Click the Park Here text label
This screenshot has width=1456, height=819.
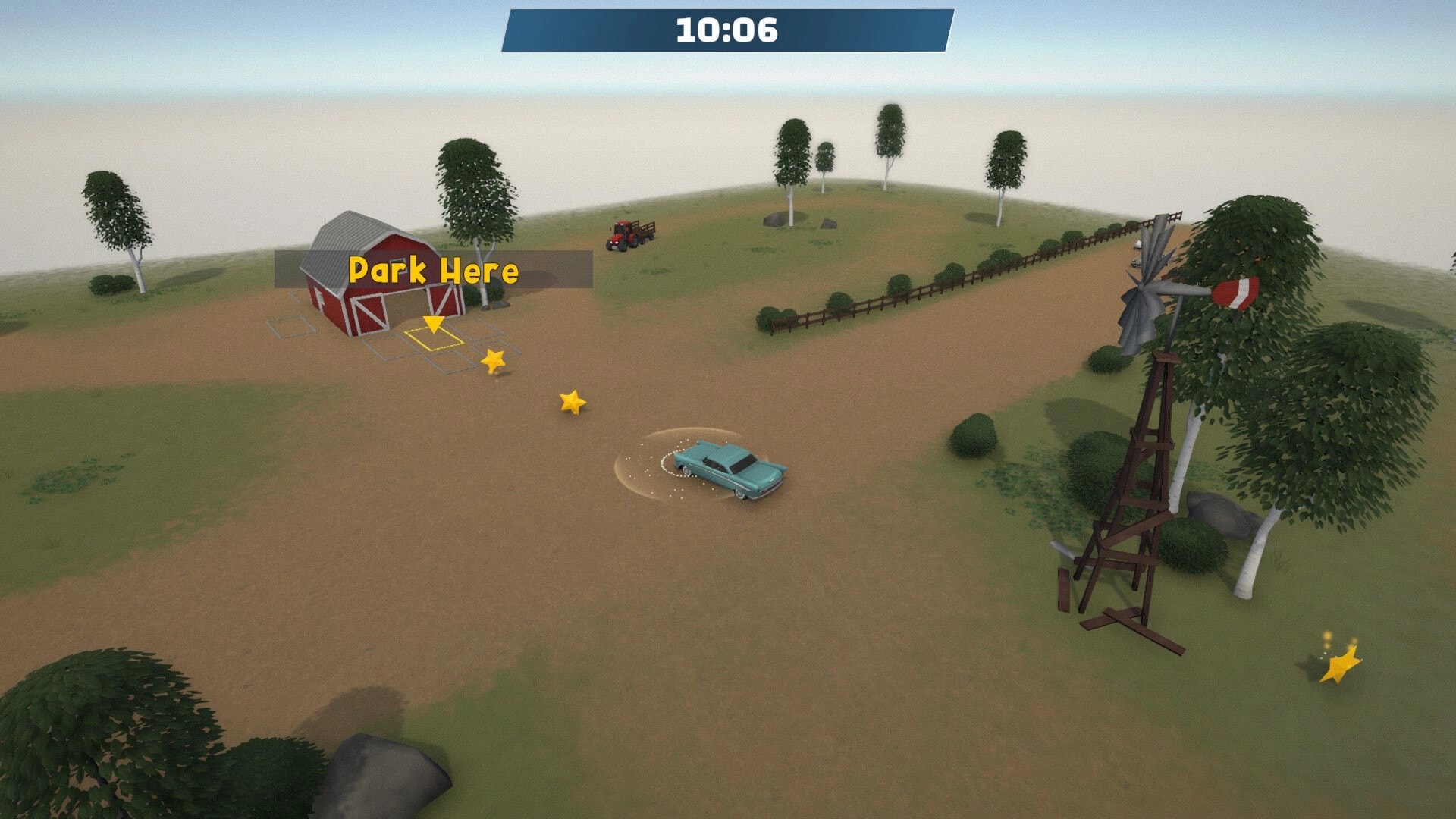pos(434,271)
